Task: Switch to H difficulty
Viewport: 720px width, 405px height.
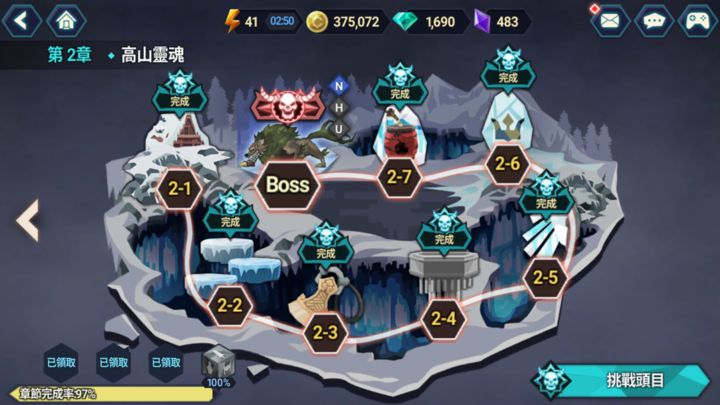Action: pyautogui.click(x=338, y=107)
